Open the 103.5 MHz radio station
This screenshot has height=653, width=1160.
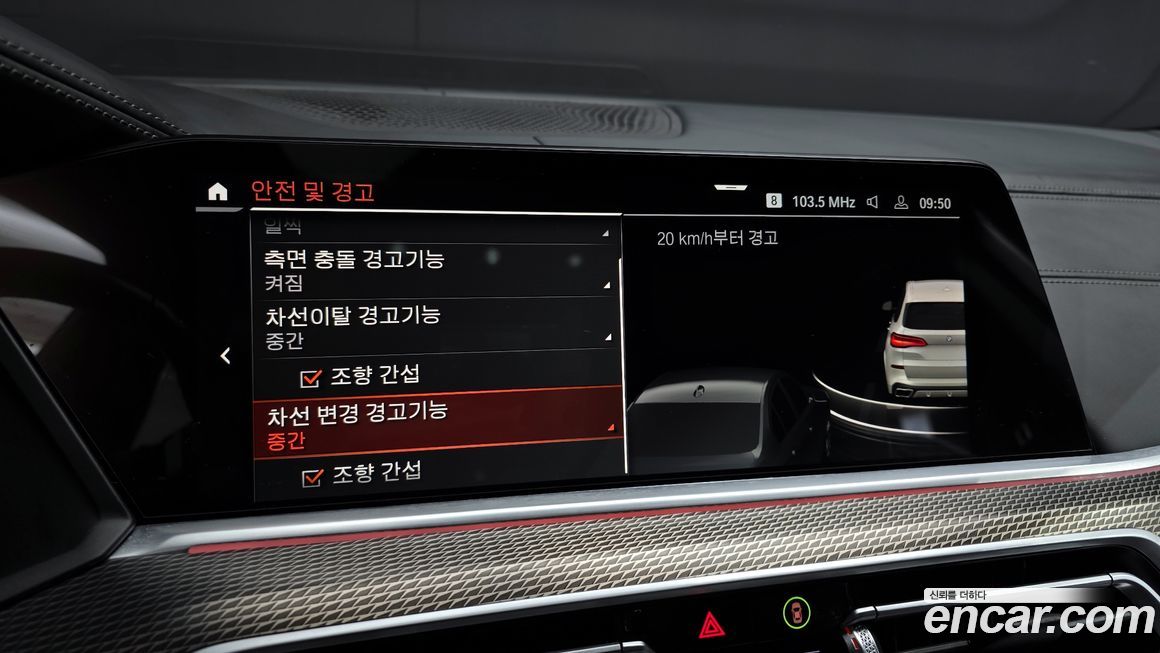click(x=823, y=202)
